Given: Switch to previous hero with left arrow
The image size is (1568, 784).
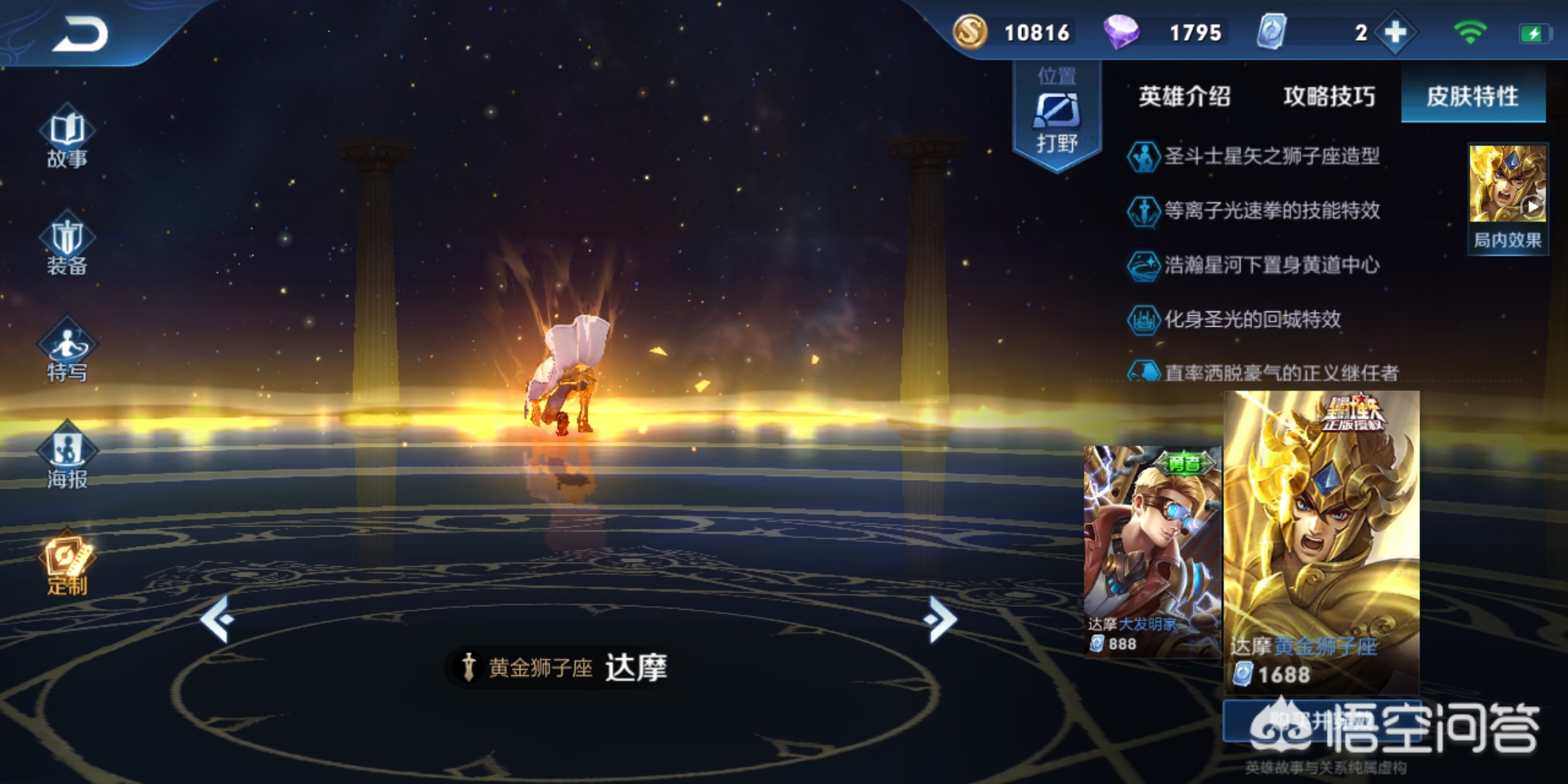Looking at the screenshot, I should tap(217, 619).
